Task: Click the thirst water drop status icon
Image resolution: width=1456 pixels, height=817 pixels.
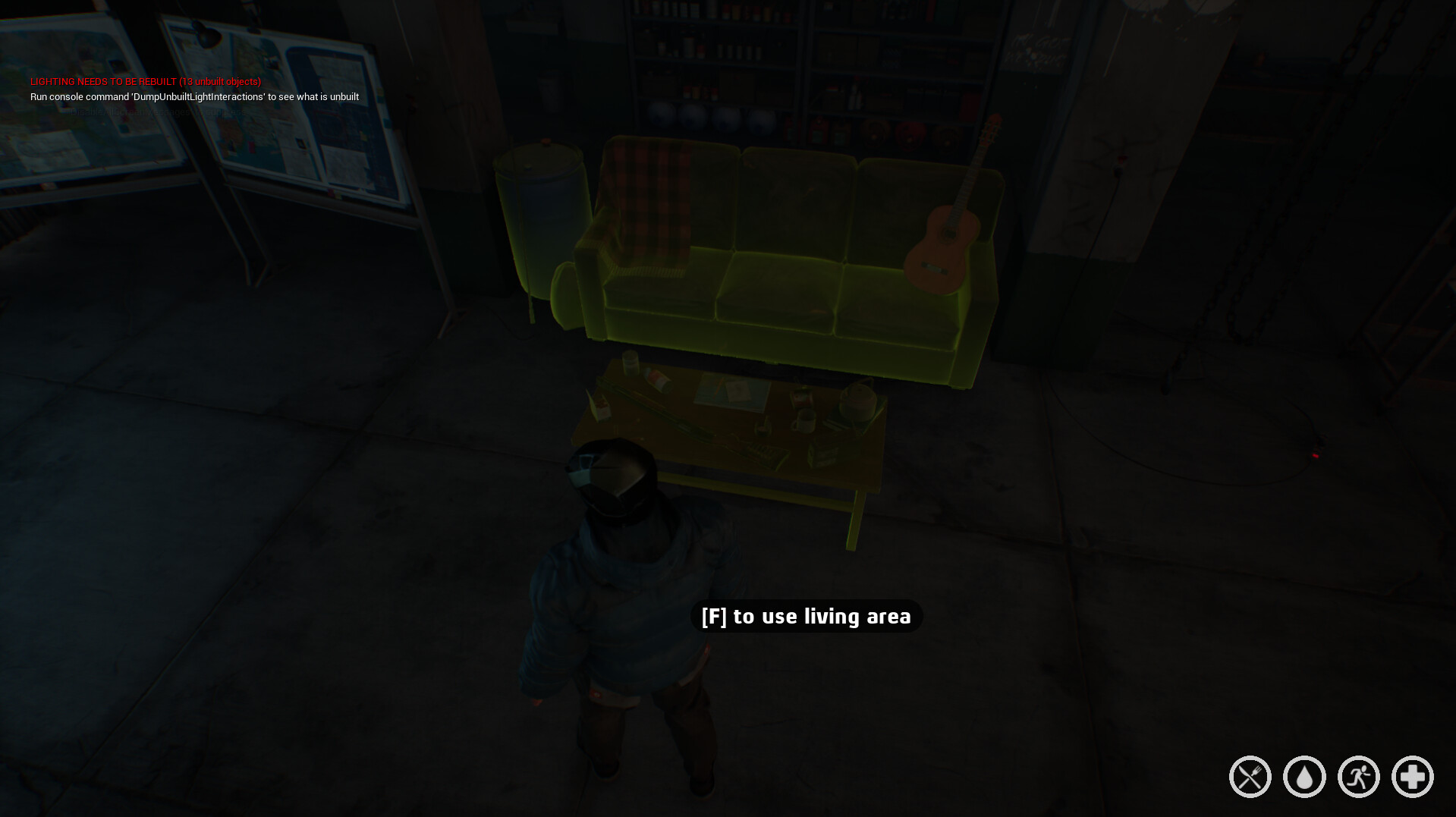Action: (1303, 776)
